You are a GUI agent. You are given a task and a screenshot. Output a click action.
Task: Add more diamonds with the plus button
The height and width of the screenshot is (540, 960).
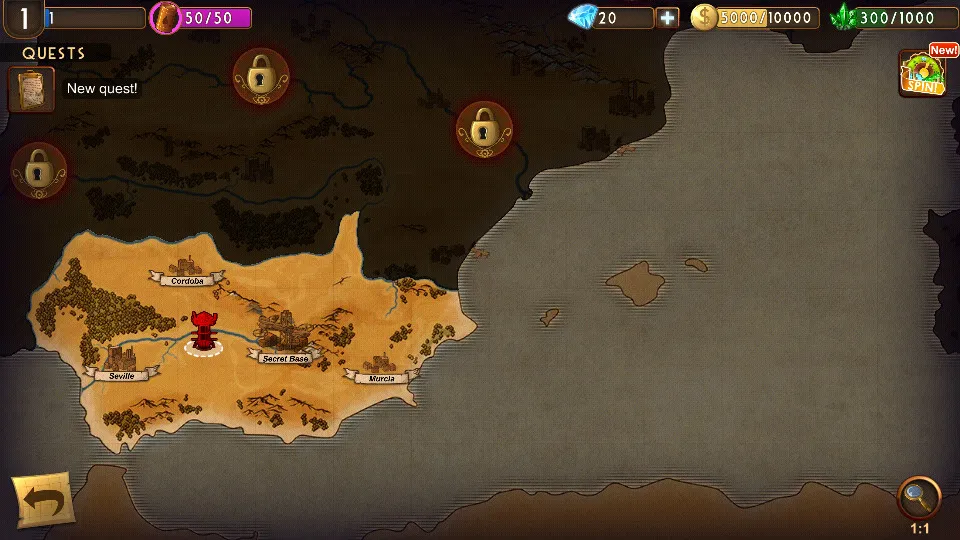(x=667, y=18)
